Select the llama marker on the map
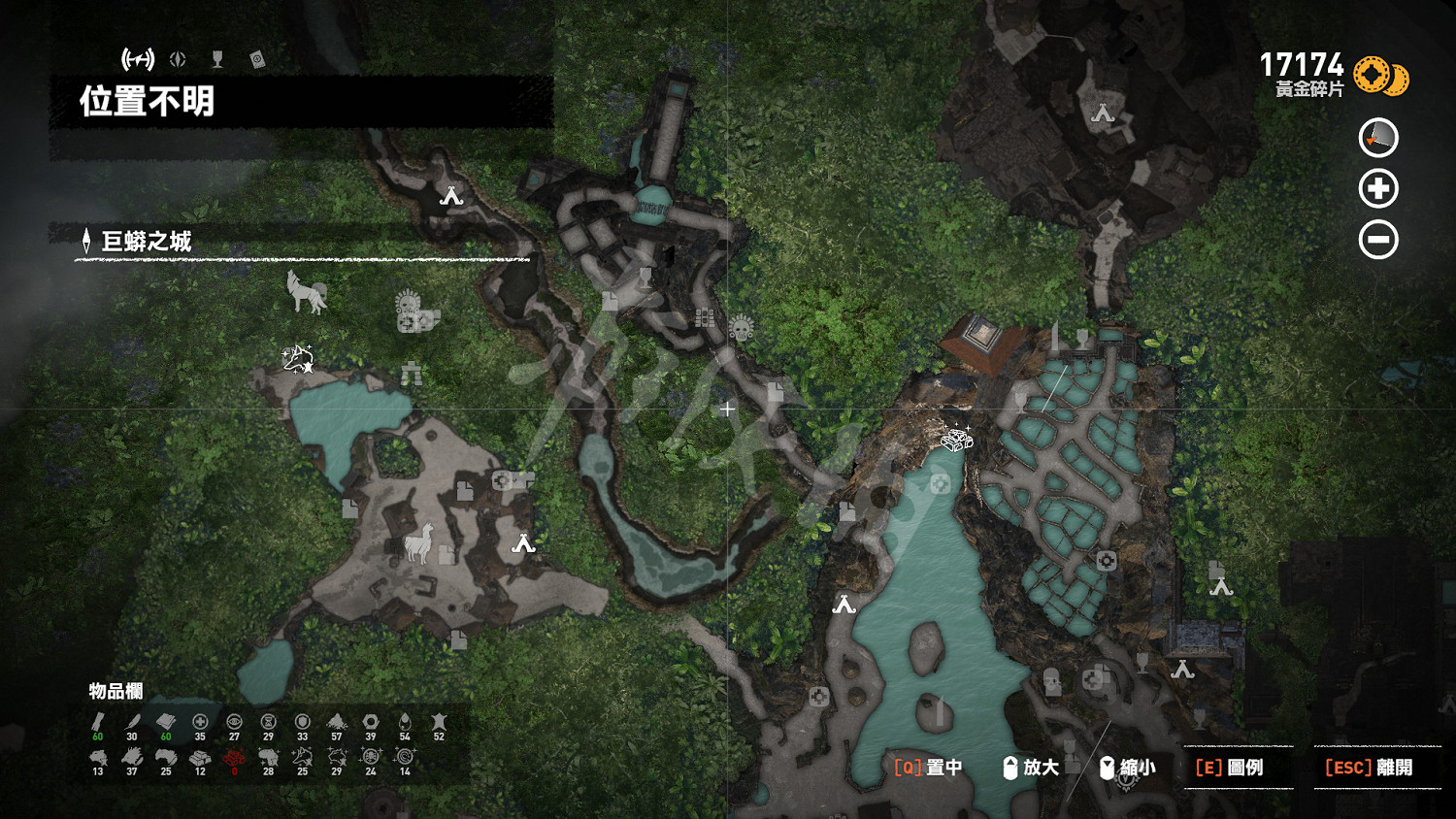This screenshot has height=819, width=1456. pos(418,542)
